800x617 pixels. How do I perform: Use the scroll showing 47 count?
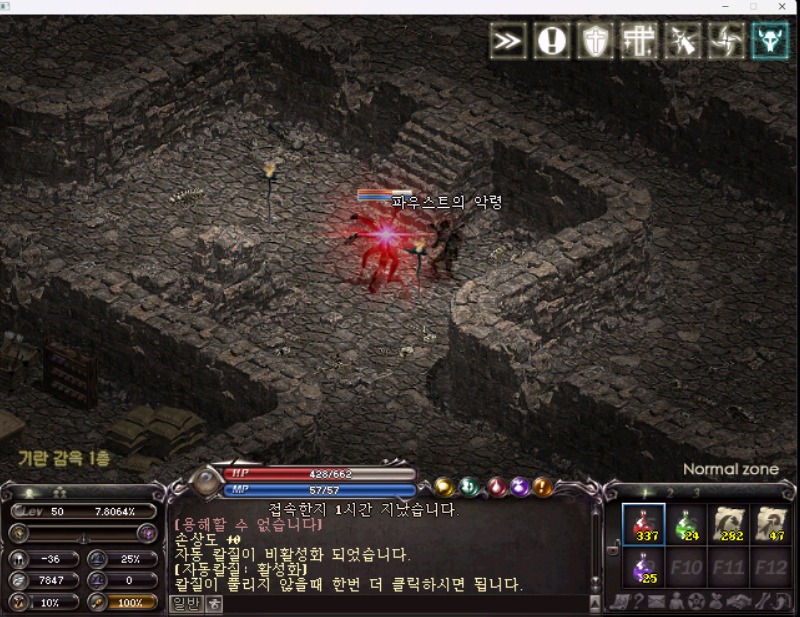(x=773, y=524)
